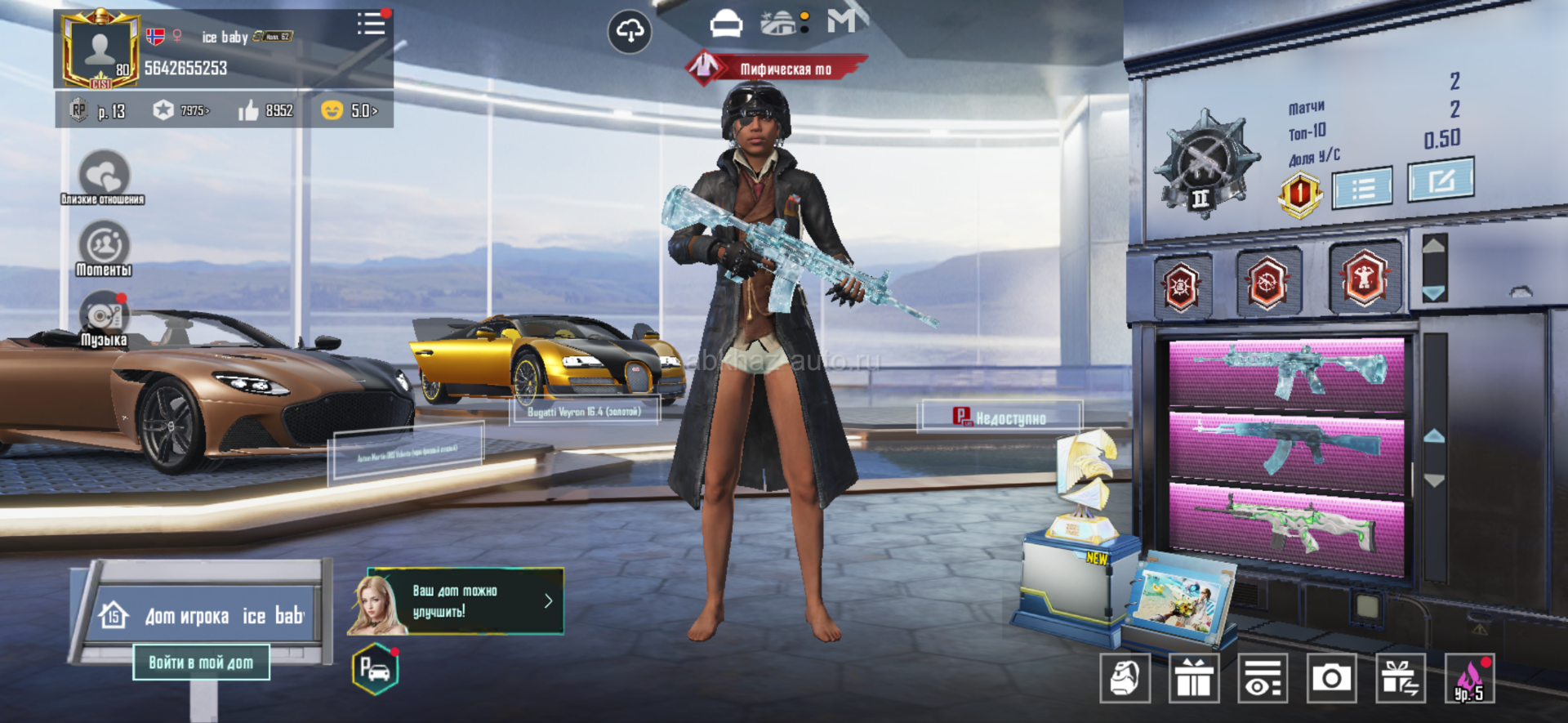View the 7975 popularity star counter
Image resolution: width=1568 pixels, height=723 pixels.
pos(181,110)
